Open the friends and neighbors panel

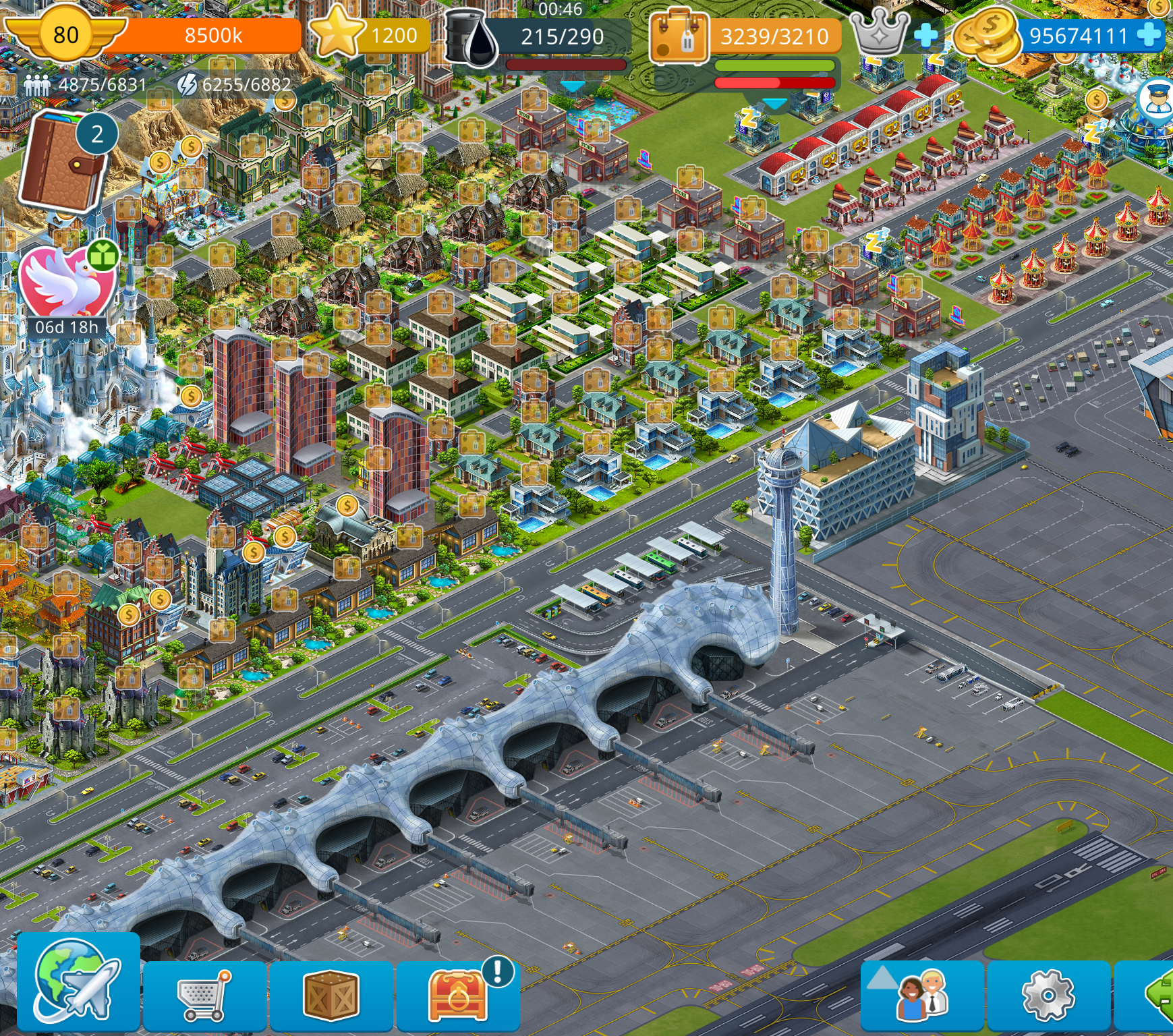tap(923, 996)
